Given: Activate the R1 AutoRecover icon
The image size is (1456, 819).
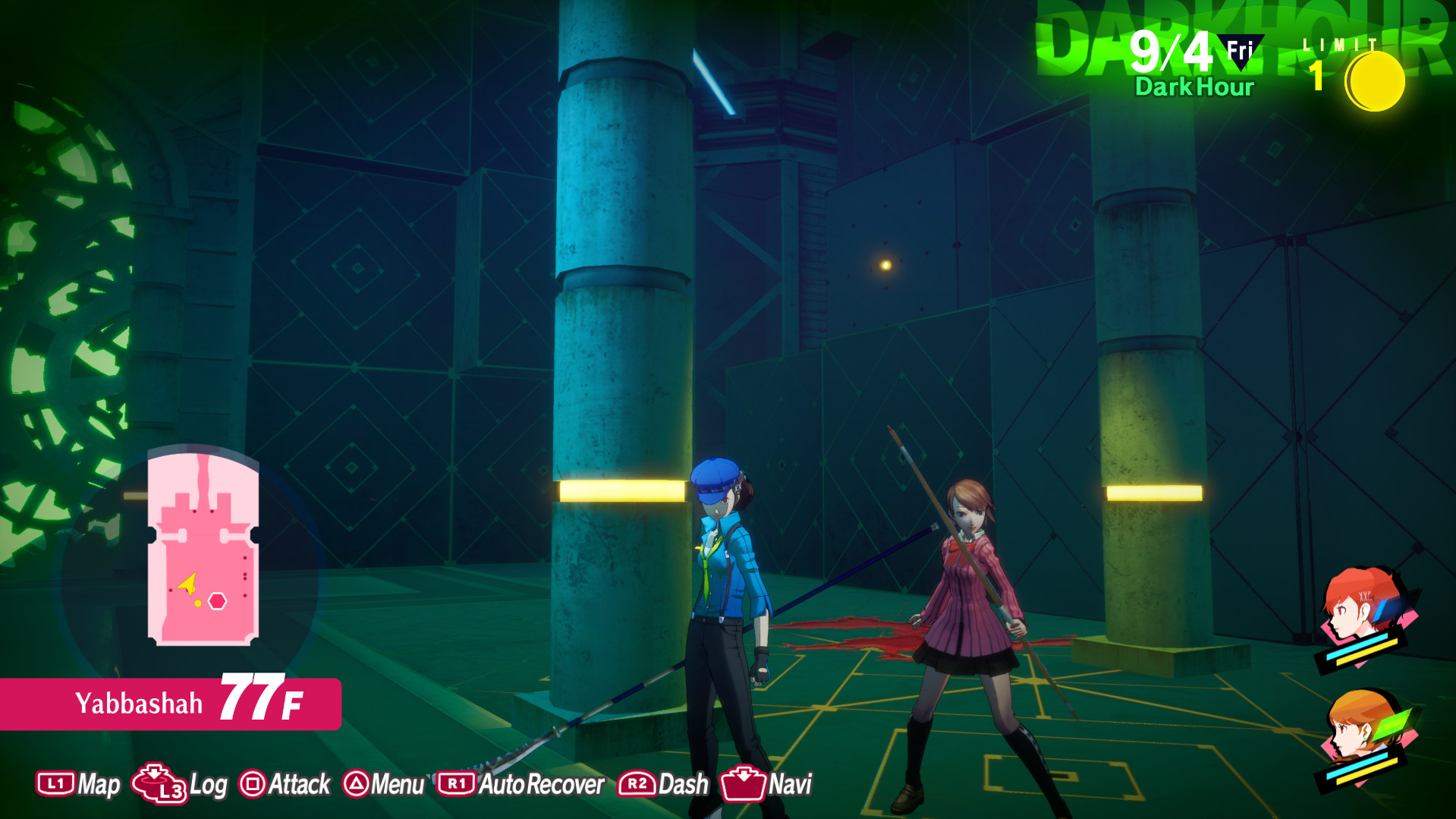Looking at the screenshot, I should [455, 784].
